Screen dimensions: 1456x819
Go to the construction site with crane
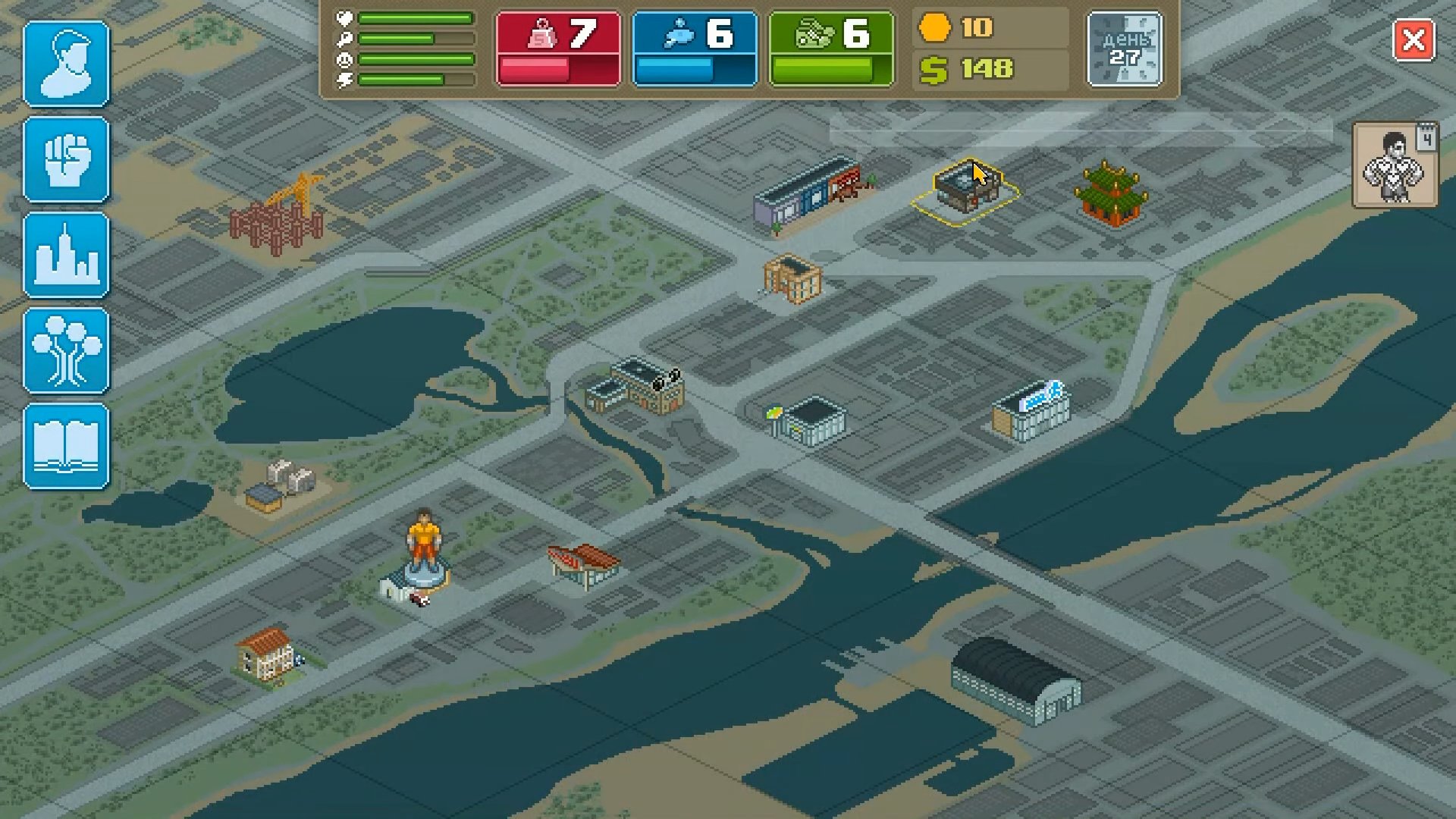278,216
